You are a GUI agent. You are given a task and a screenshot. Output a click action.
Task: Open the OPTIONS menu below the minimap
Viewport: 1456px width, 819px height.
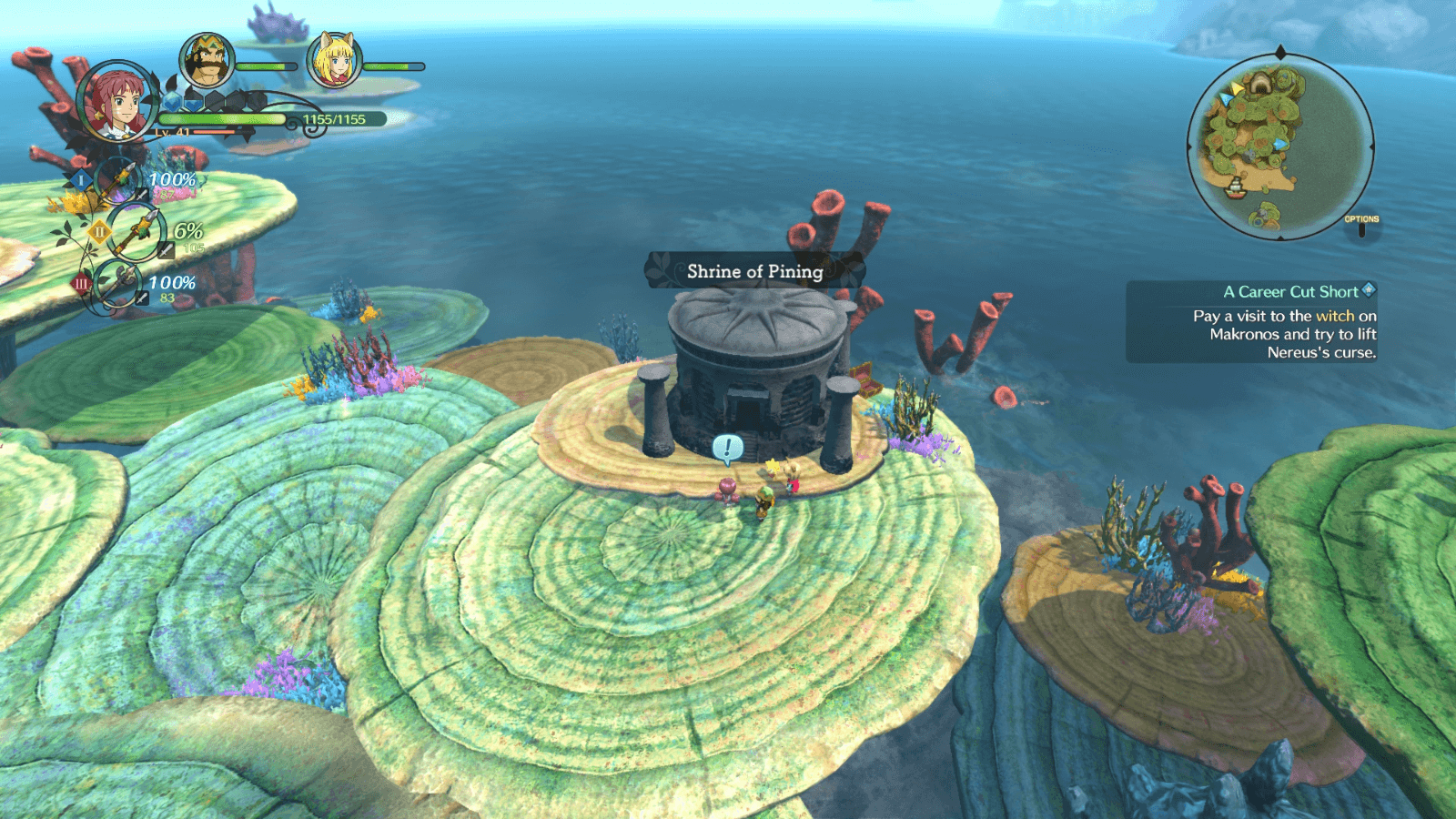coord(1362,218)
